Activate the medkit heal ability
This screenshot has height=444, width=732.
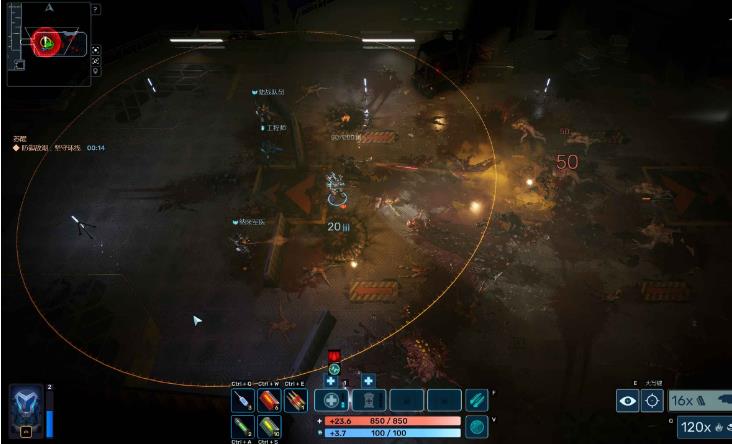coord(331,401)
